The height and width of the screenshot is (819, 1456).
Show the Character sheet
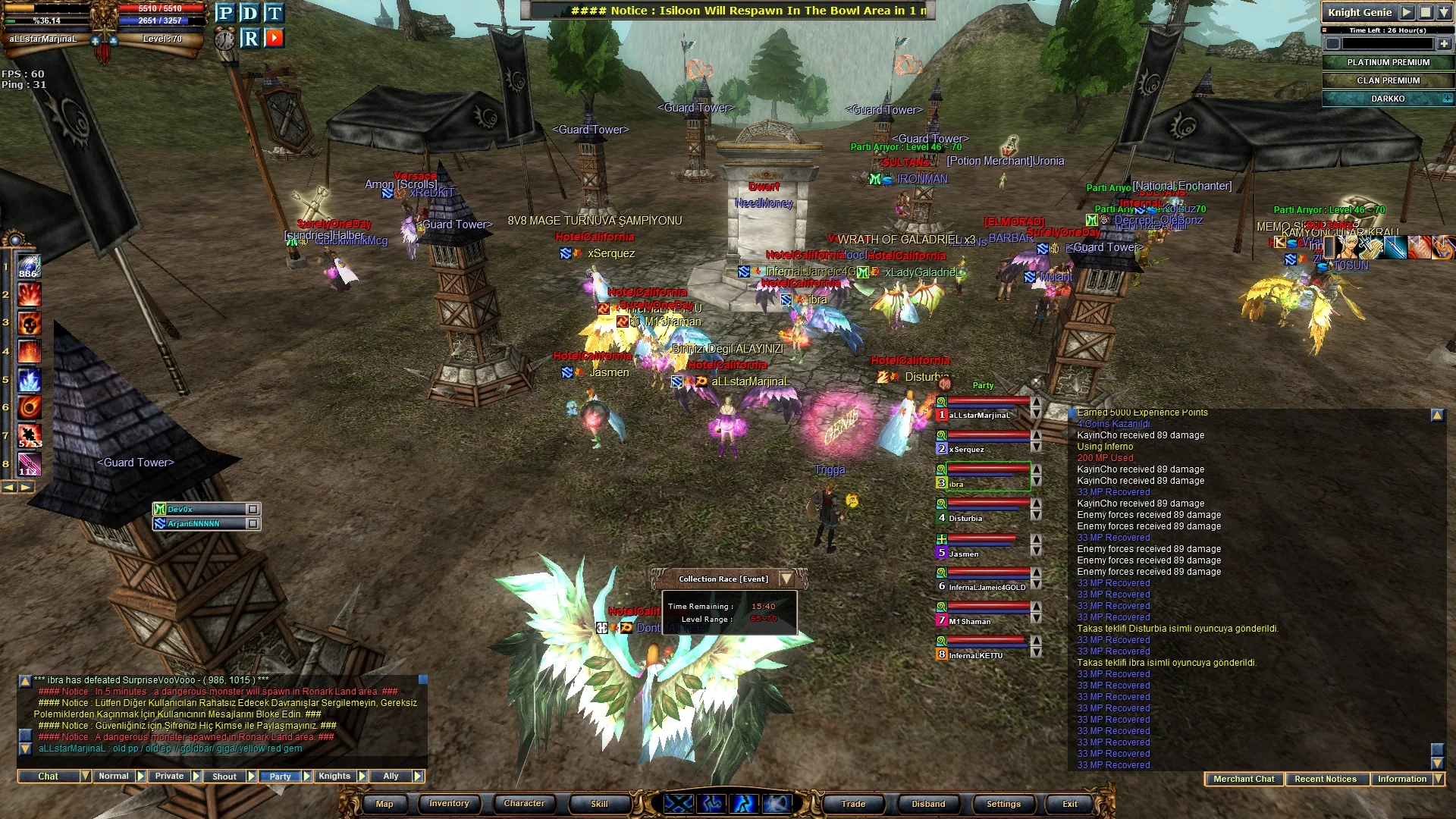(524, 804)
